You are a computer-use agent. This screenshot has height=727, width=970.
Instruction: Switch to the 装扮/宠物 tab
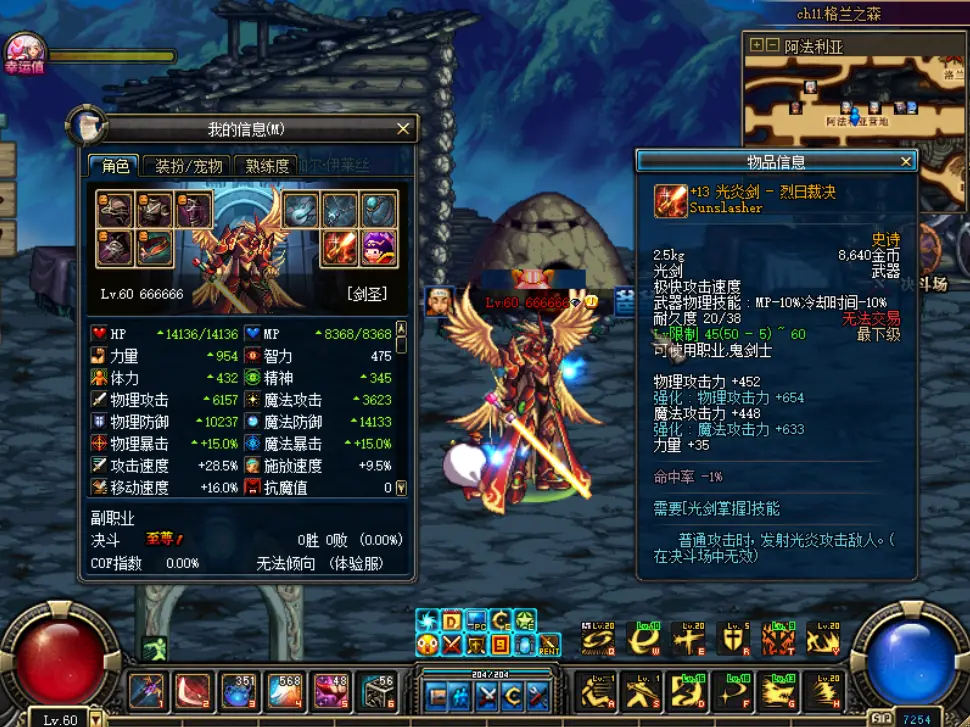[188, 166]
